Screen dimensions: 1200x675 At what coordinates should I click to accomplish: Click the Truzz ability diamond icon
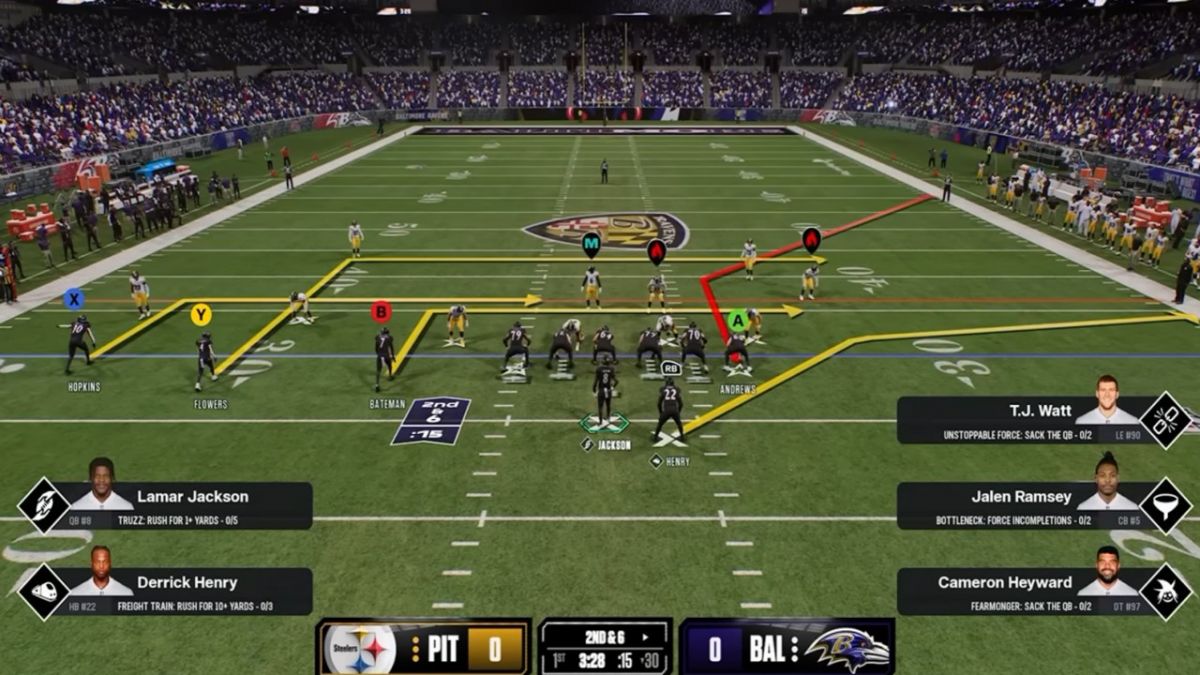pyautogui.click(x=44, y=505)
